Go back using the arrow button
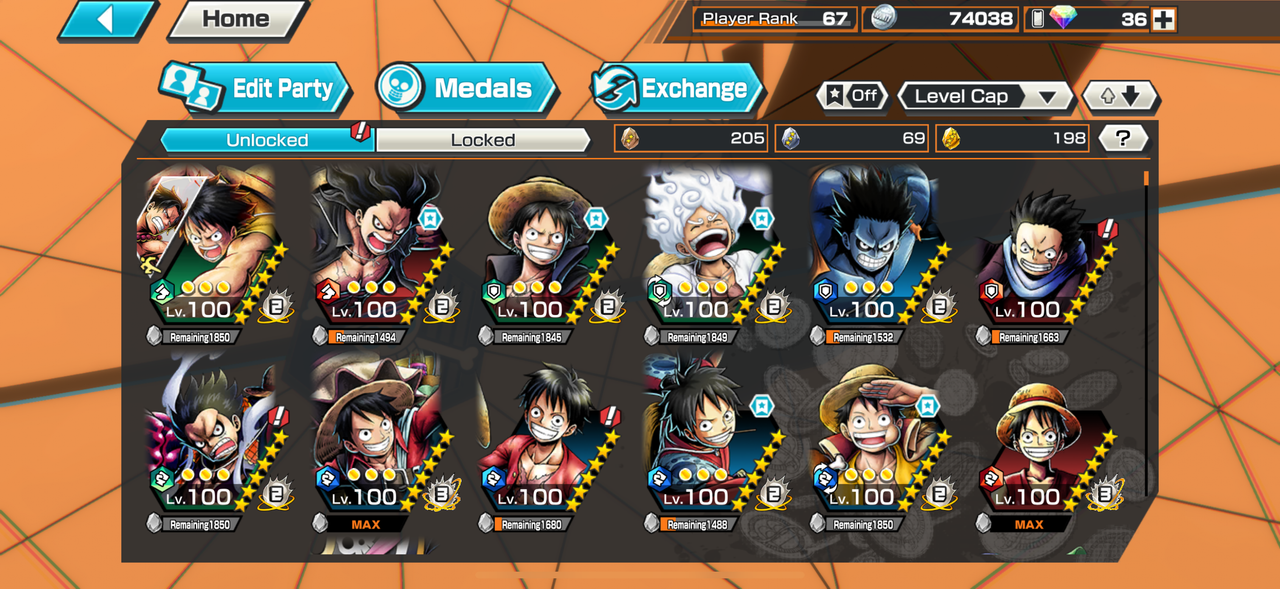This screenshot has width=1280, height=589. [x=106, y=19]
